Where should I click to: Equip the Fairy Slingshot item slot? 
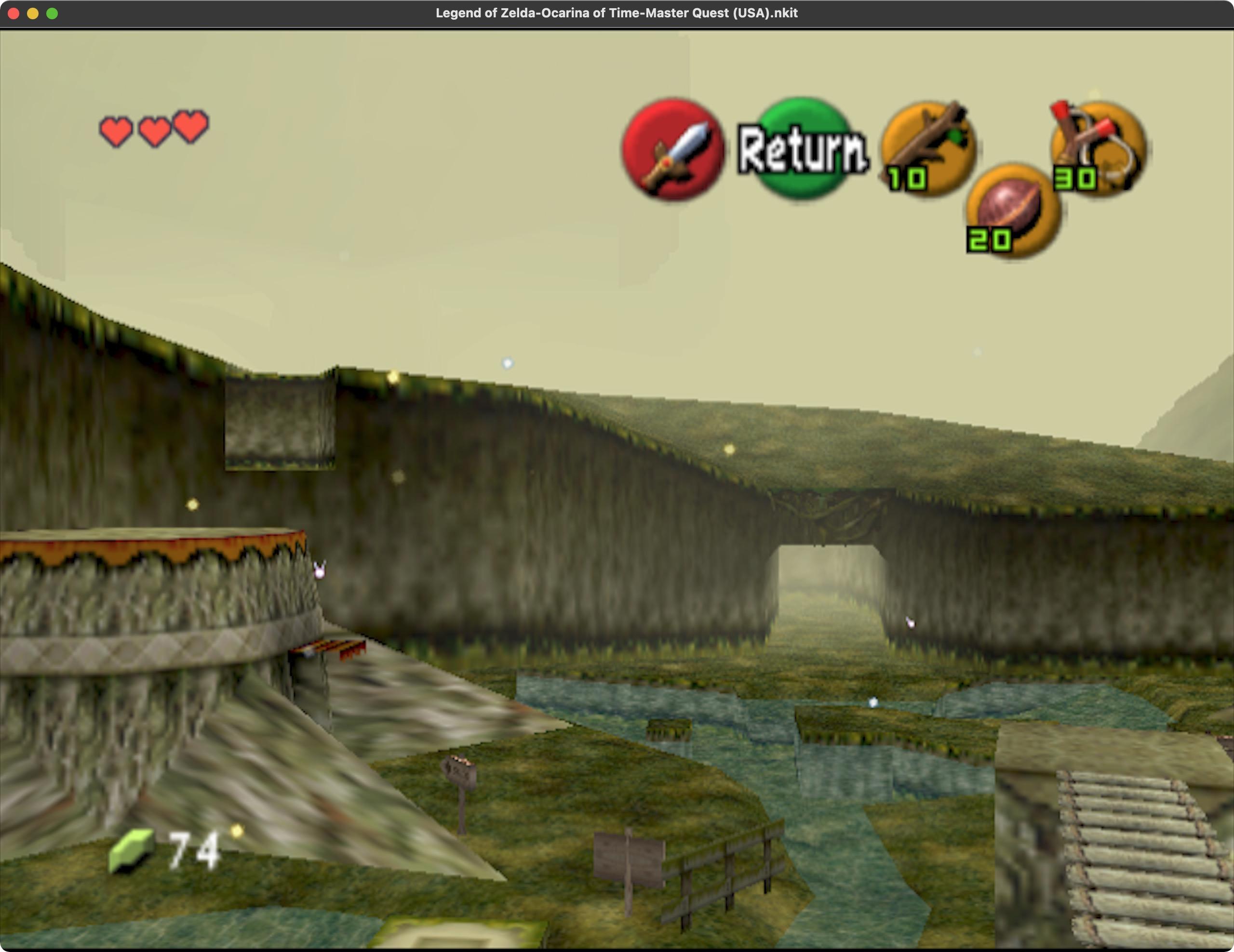point(1098,148)
